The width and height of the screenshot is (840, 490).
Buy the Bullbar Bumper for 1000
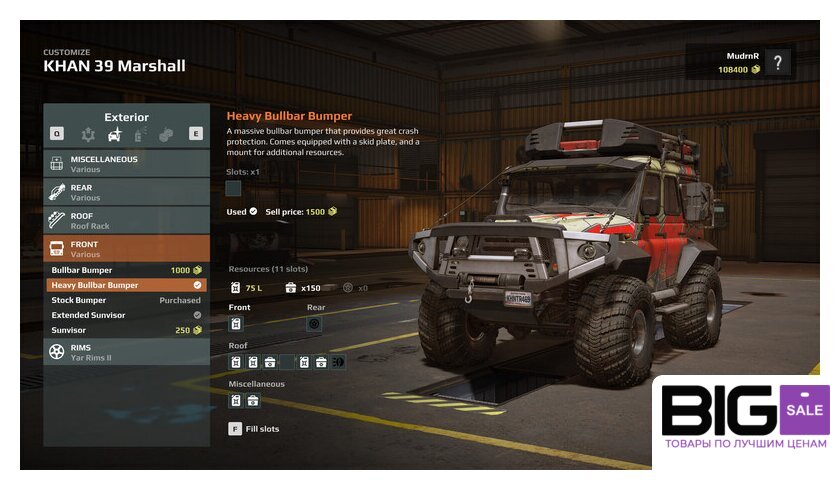pos(127,270)
